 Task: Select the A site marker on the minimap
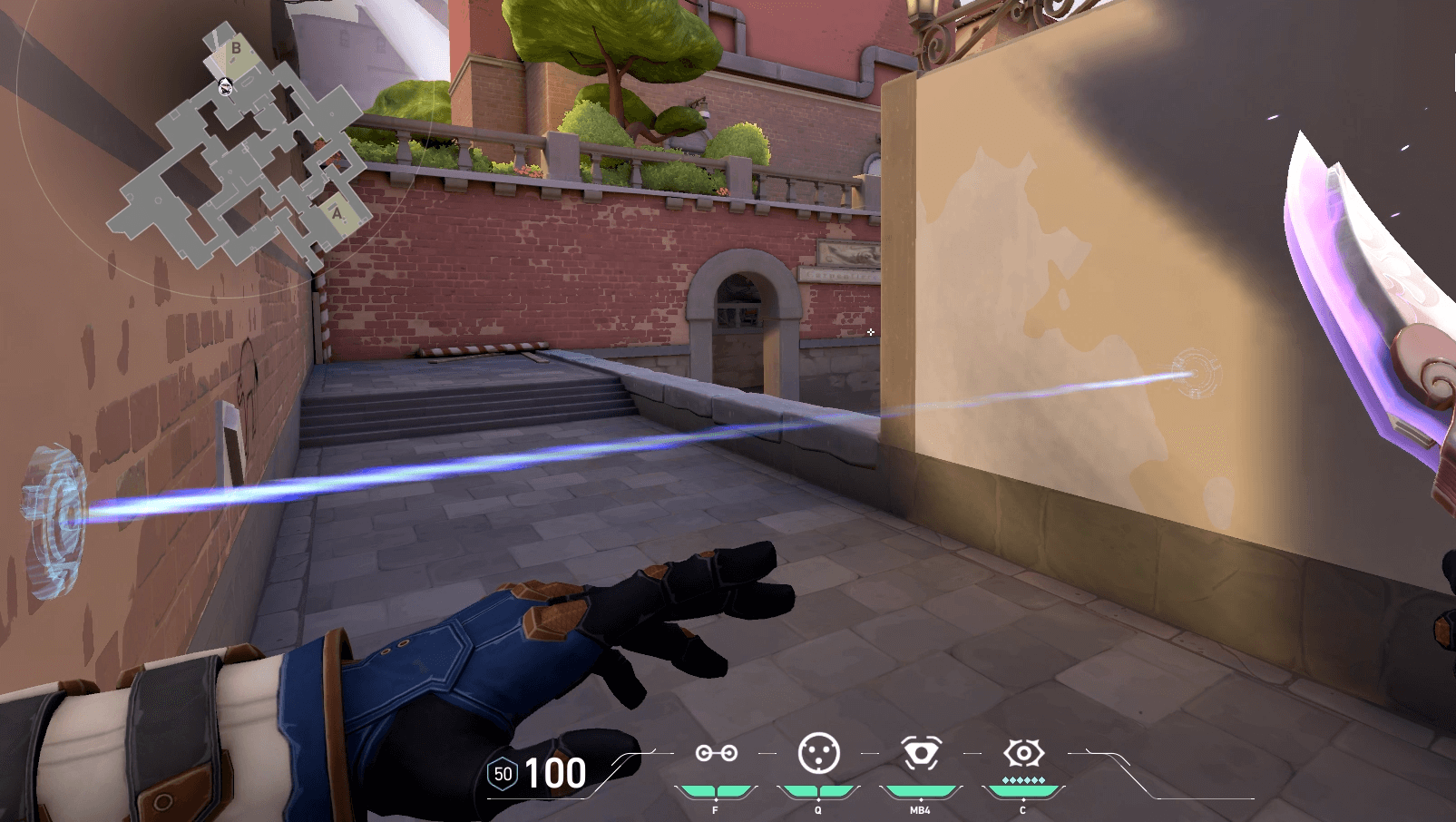337,214
